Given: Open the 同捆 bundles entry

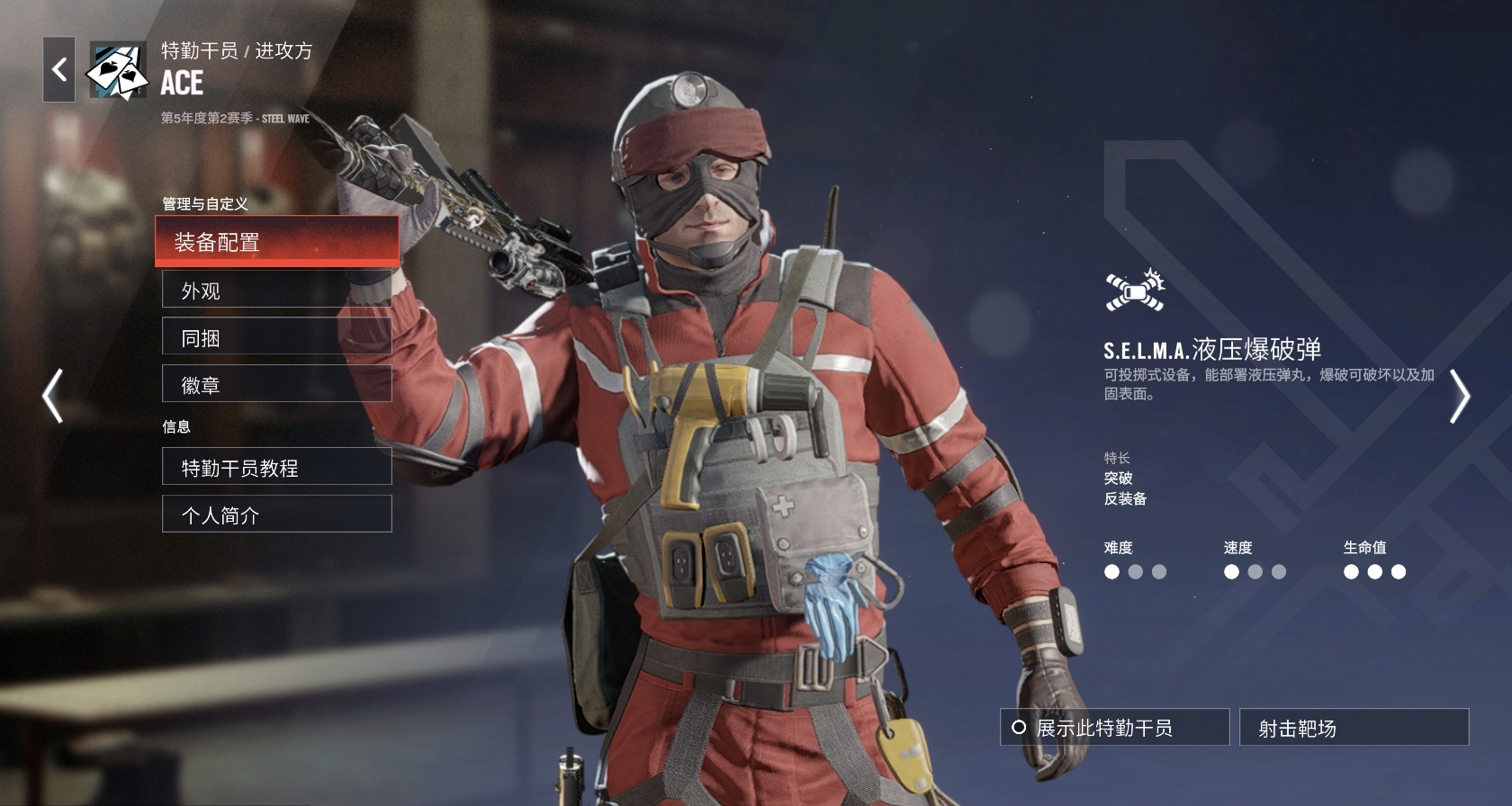Looking at the screenshot, I should click(276, 337).
